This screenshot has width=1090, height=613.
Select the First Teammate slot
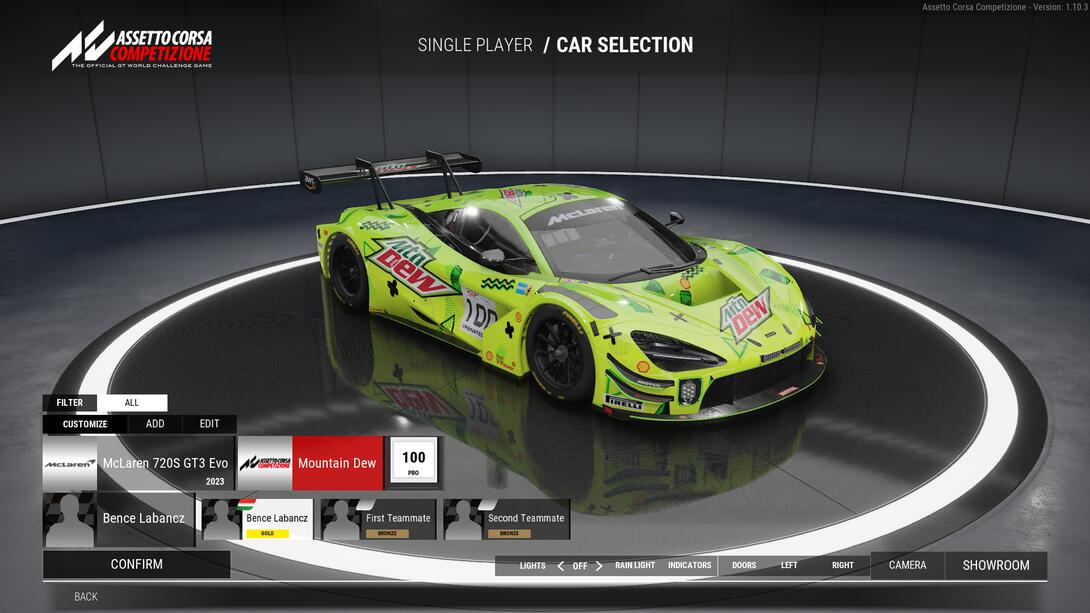[x=379, y=520]
